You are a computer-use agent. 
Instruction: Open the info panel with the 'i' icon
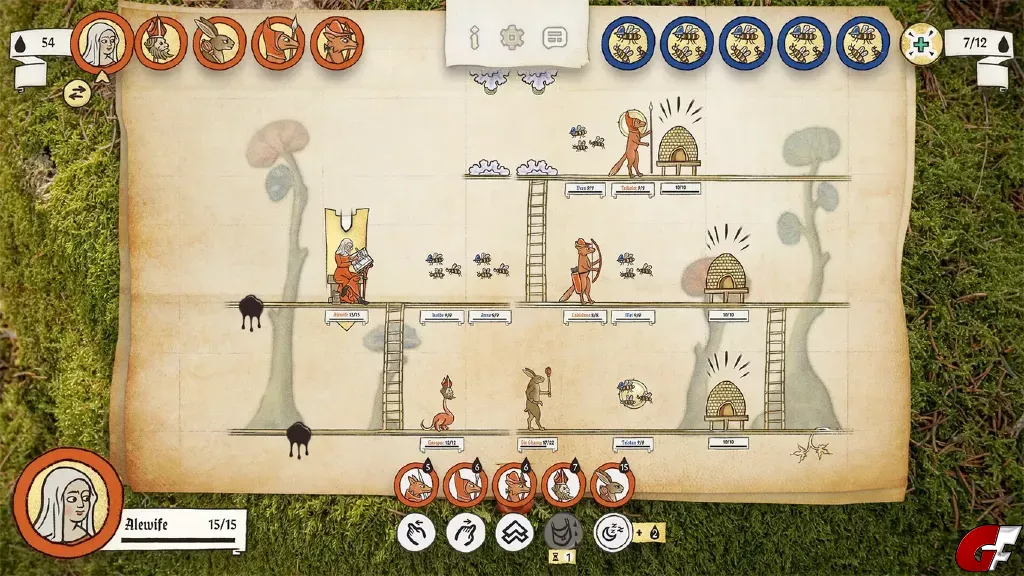[x=475, y=39]
